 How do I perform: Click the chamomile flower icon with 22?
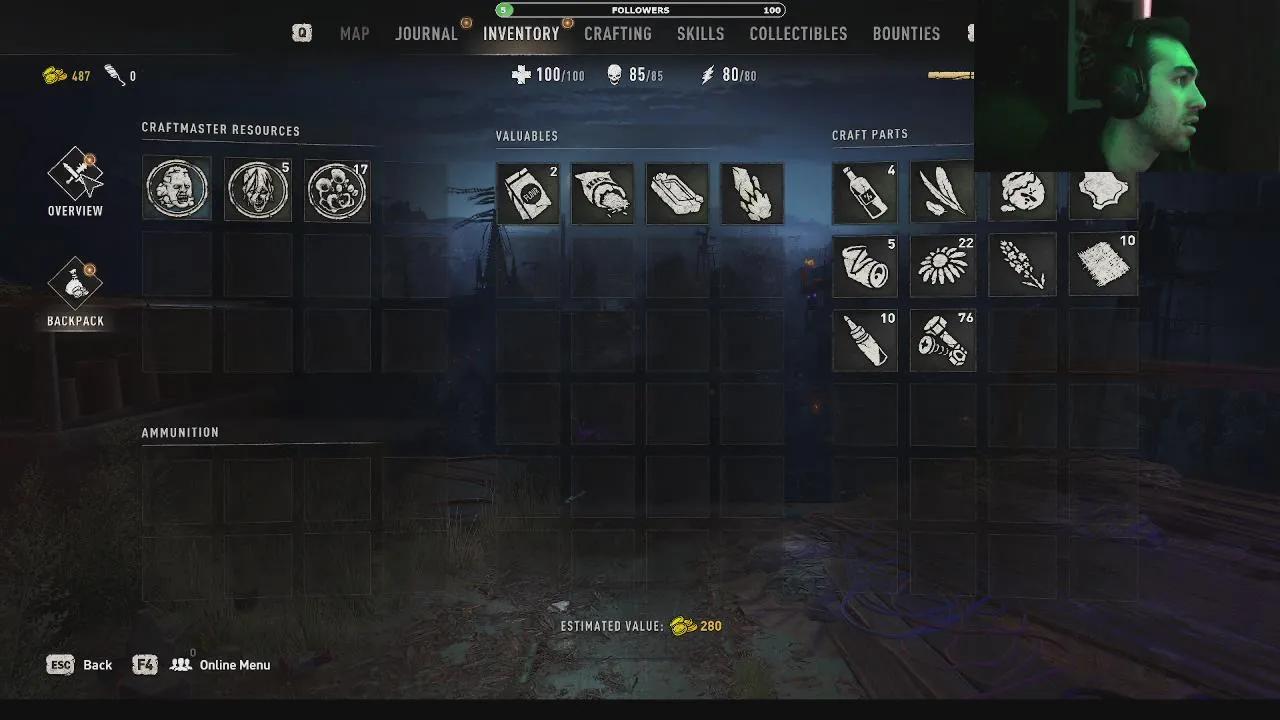(942, 265)
